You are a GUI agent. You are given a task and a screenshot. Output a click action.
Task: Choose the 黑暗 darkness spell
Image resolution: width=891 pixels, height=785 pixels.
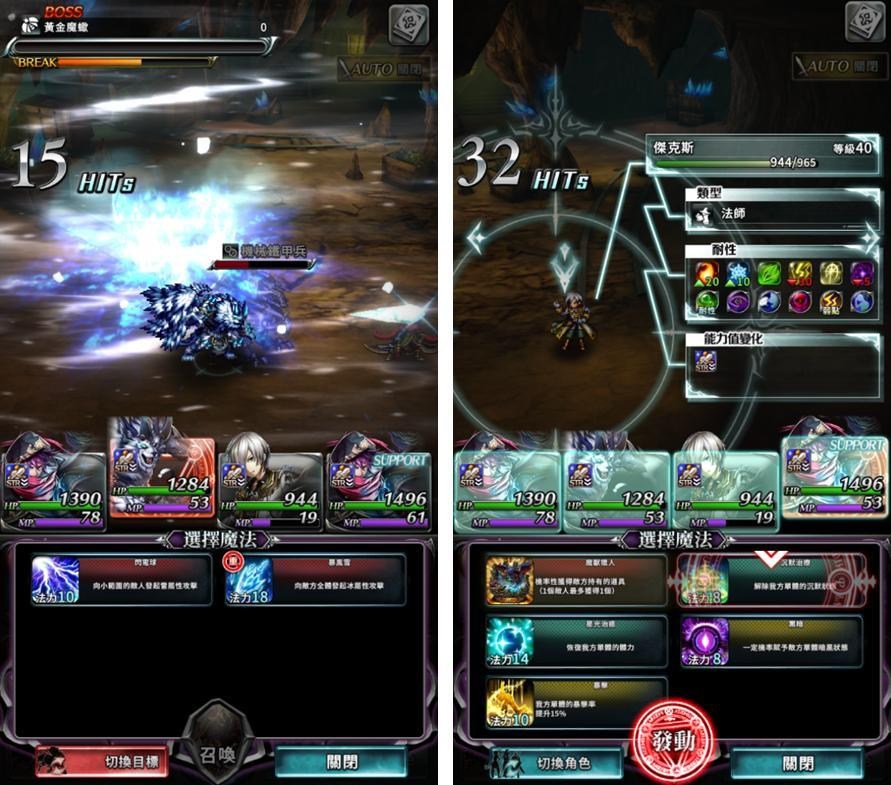(771, 641)
